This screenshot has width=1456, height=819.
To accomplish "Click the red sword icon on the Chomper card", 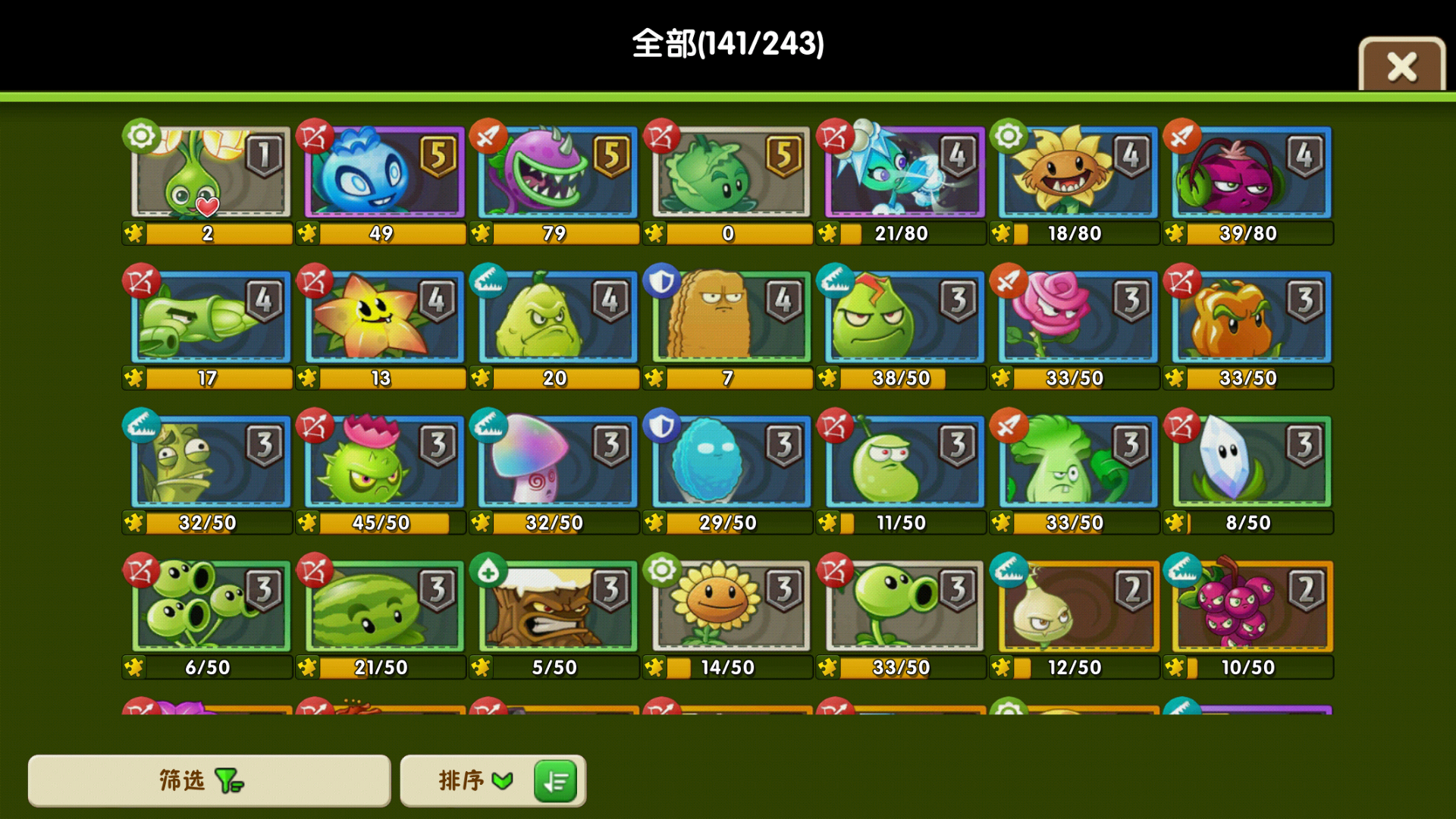I will point(489,138).
